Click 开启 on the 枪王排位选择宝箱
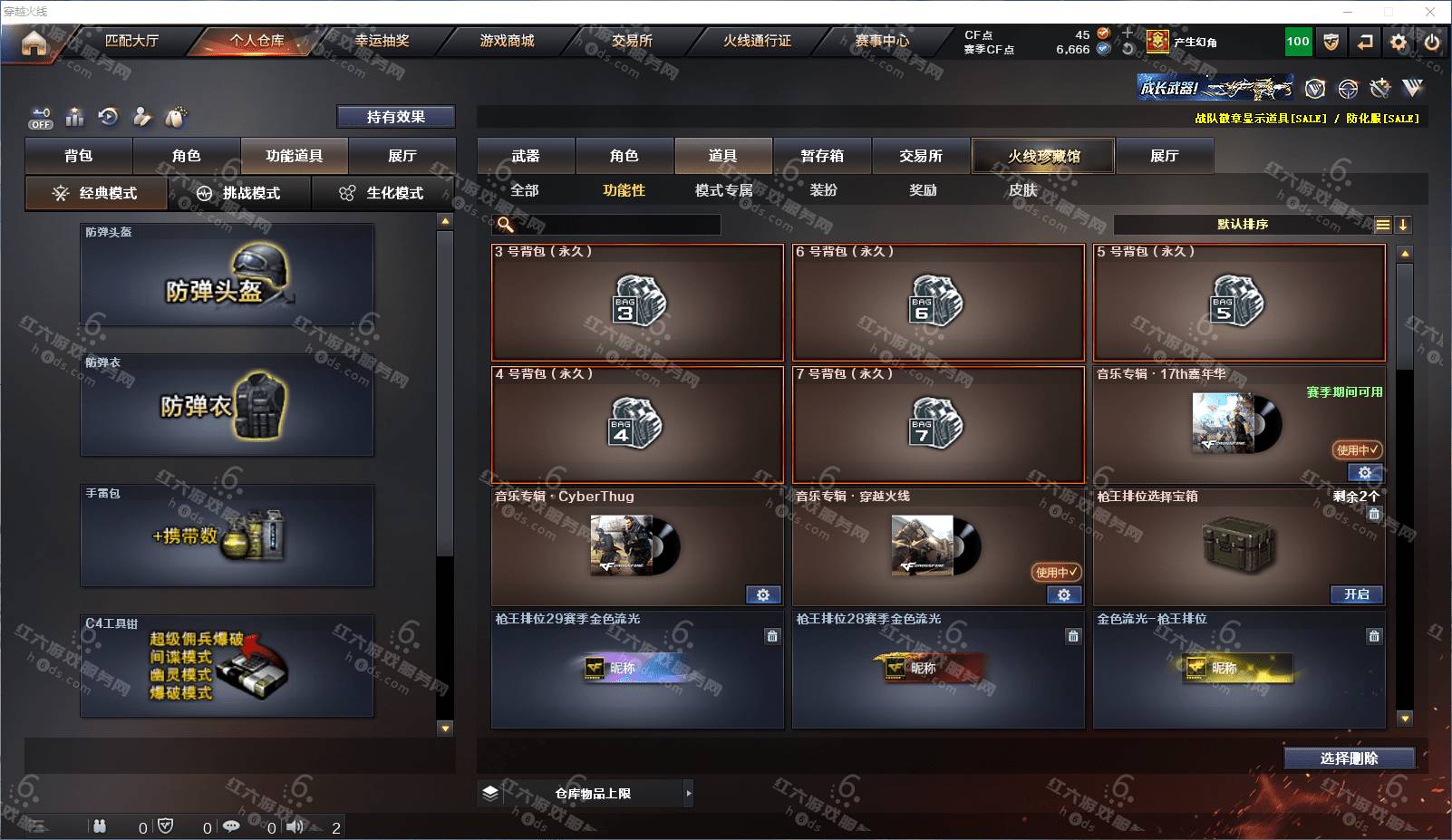Screen dimensions: 1452x840 (1356, 594)
